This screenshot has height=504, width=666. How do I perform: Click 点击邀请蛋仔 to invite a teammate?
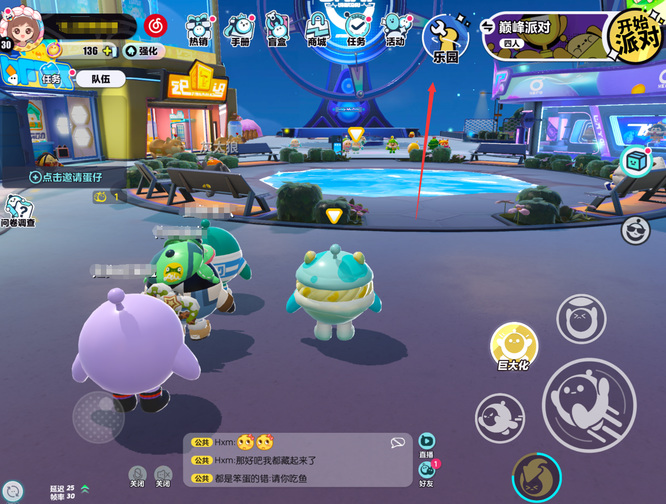pyautogui.click(x=66, y=176)
